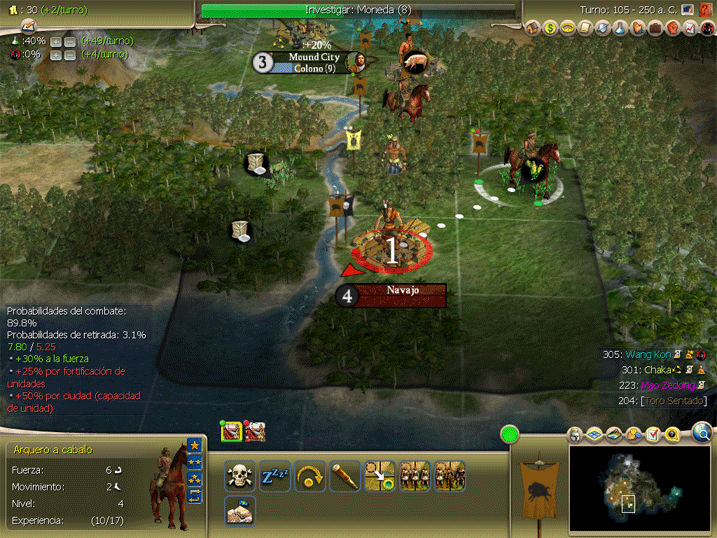717x538 pixels.
Task: Activate the telescope sentry action
Action: pyautogui.click(x=345, y=475)
